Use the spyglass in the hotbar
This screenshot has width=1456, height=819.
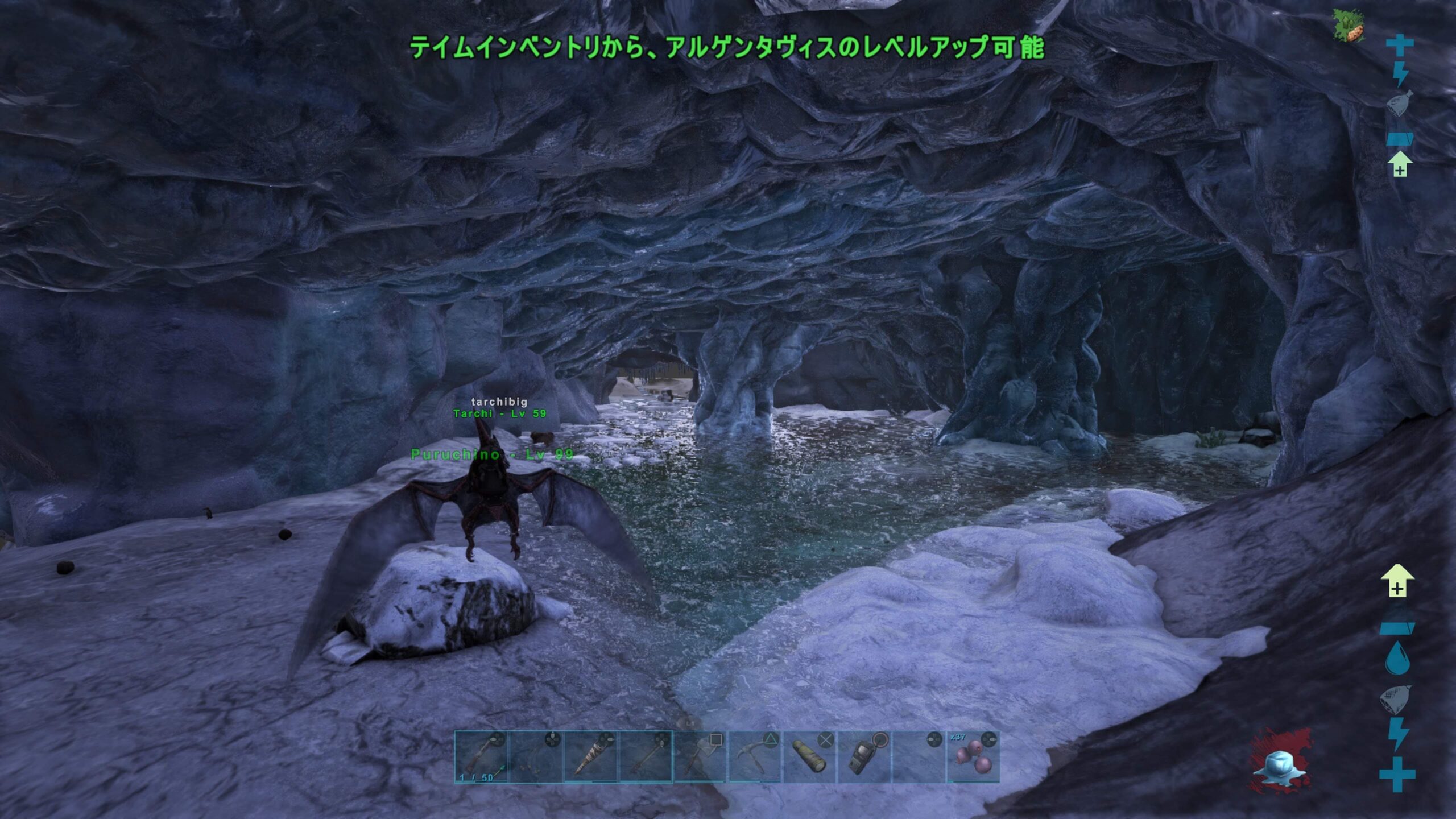pos(809,757)
